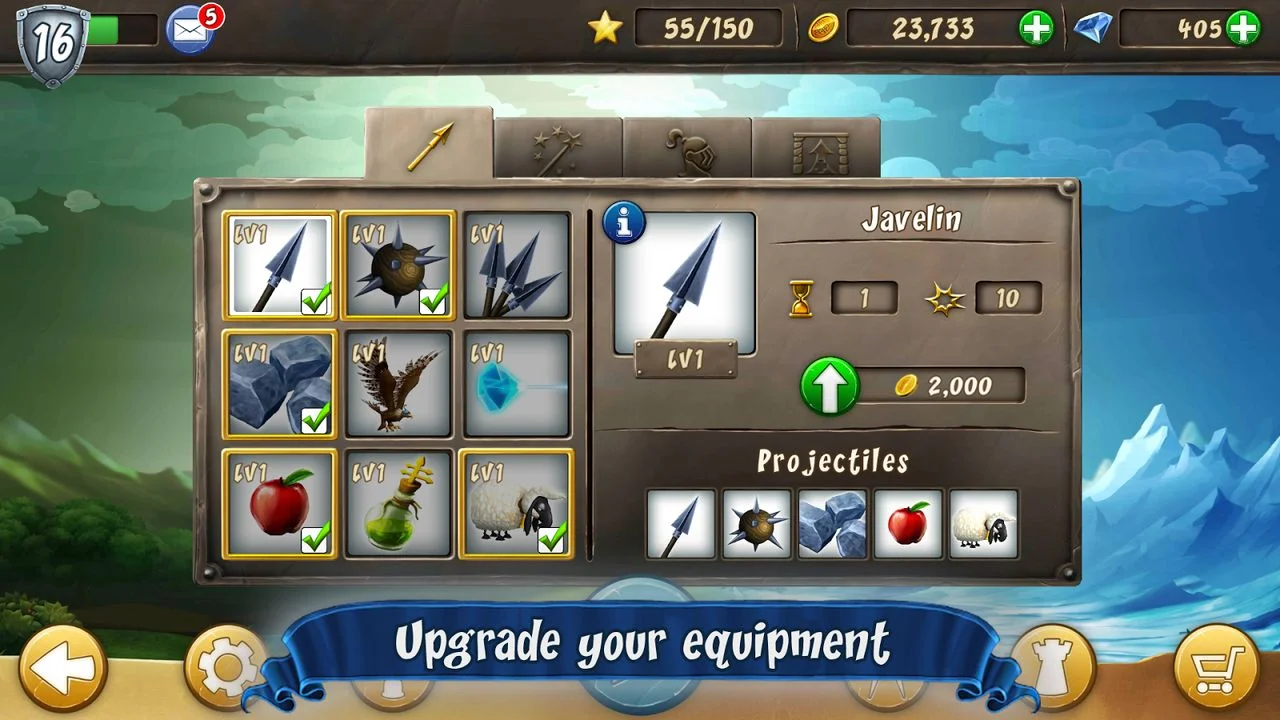The width and height of the screenshot is (1280, 720).
Task: Select the rocks projectile thumbnail under Projectiles
Action: pyautogui.click(x=832, y=524)
